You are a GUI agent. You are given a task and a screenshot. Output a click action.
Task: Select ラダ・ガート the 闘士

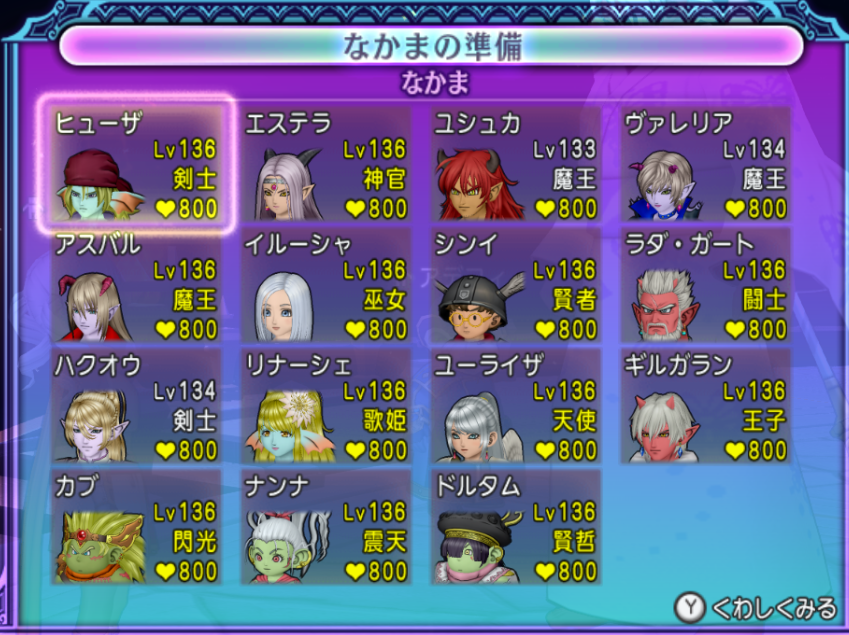(706, 285)
